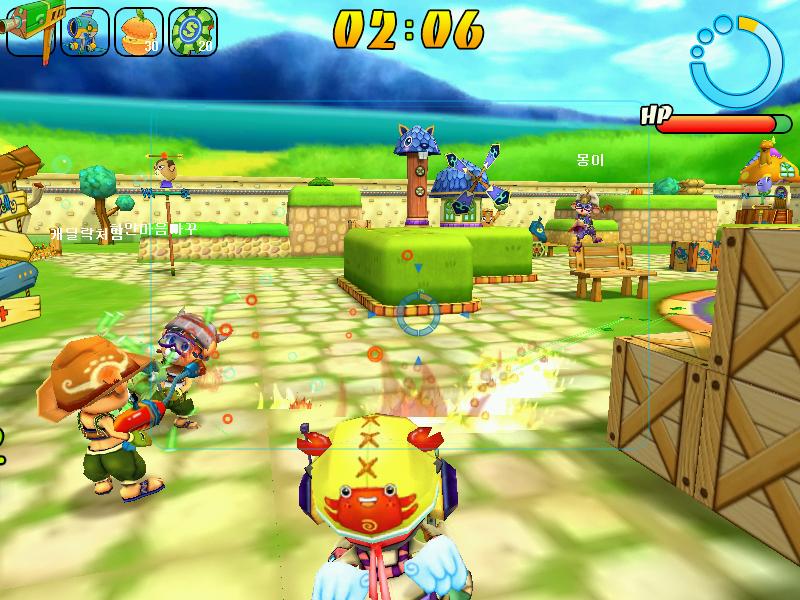This screenshot has width=800, height=600.
Task: Choose the blue cannon turret slot
Action: (85, 31)
